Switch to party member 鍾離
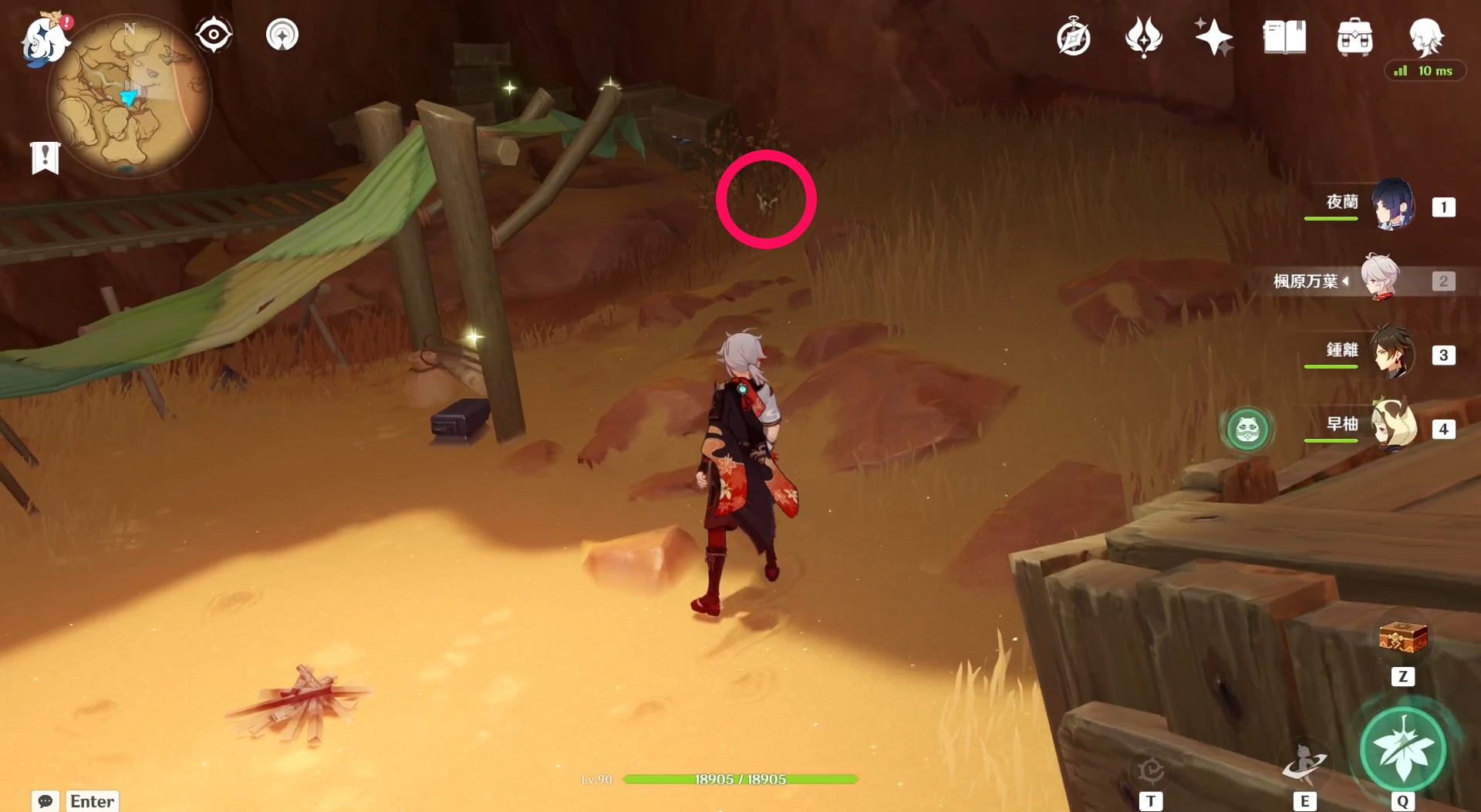1481x812 pixels. (1392, 353)
